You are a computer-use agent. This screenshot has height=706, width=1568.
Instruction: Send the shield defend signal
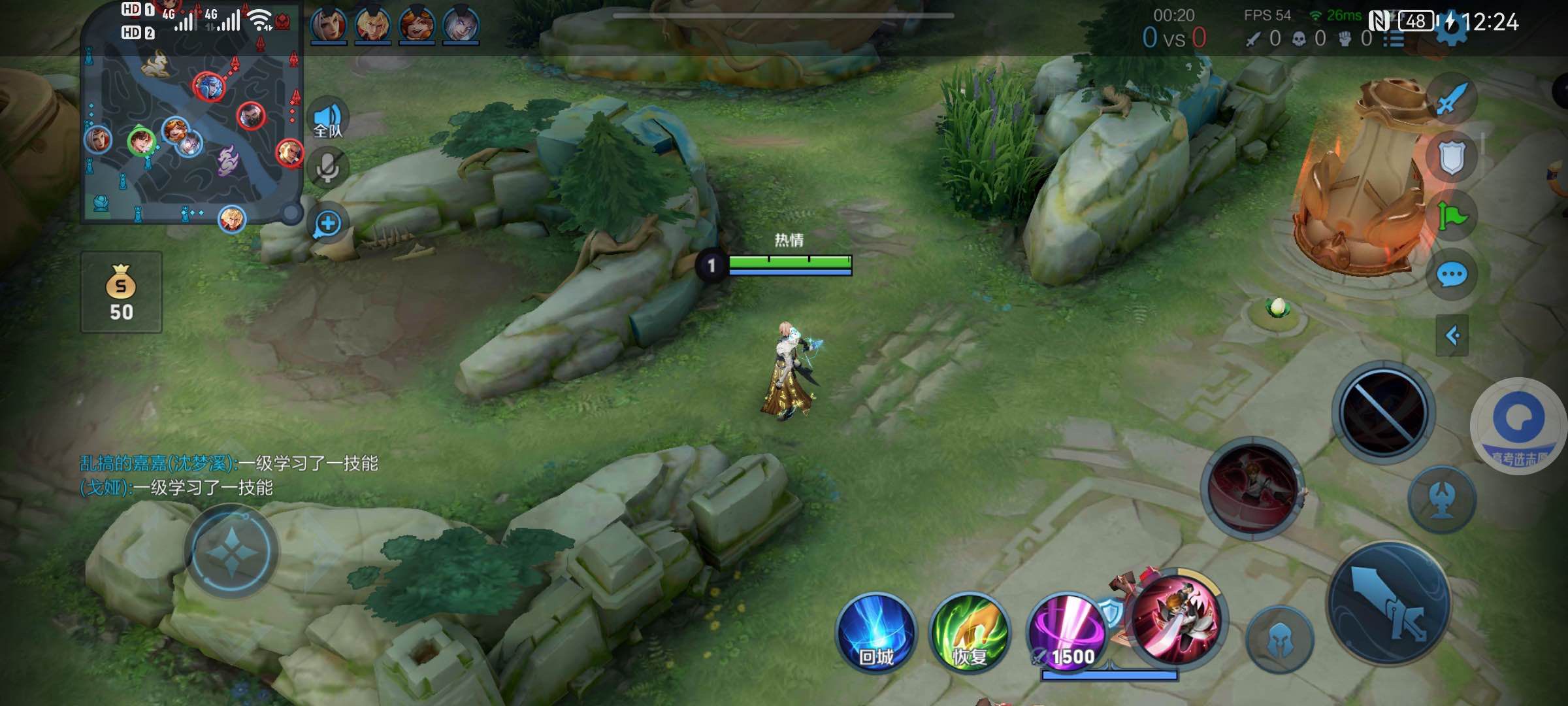pos(1452,158)
